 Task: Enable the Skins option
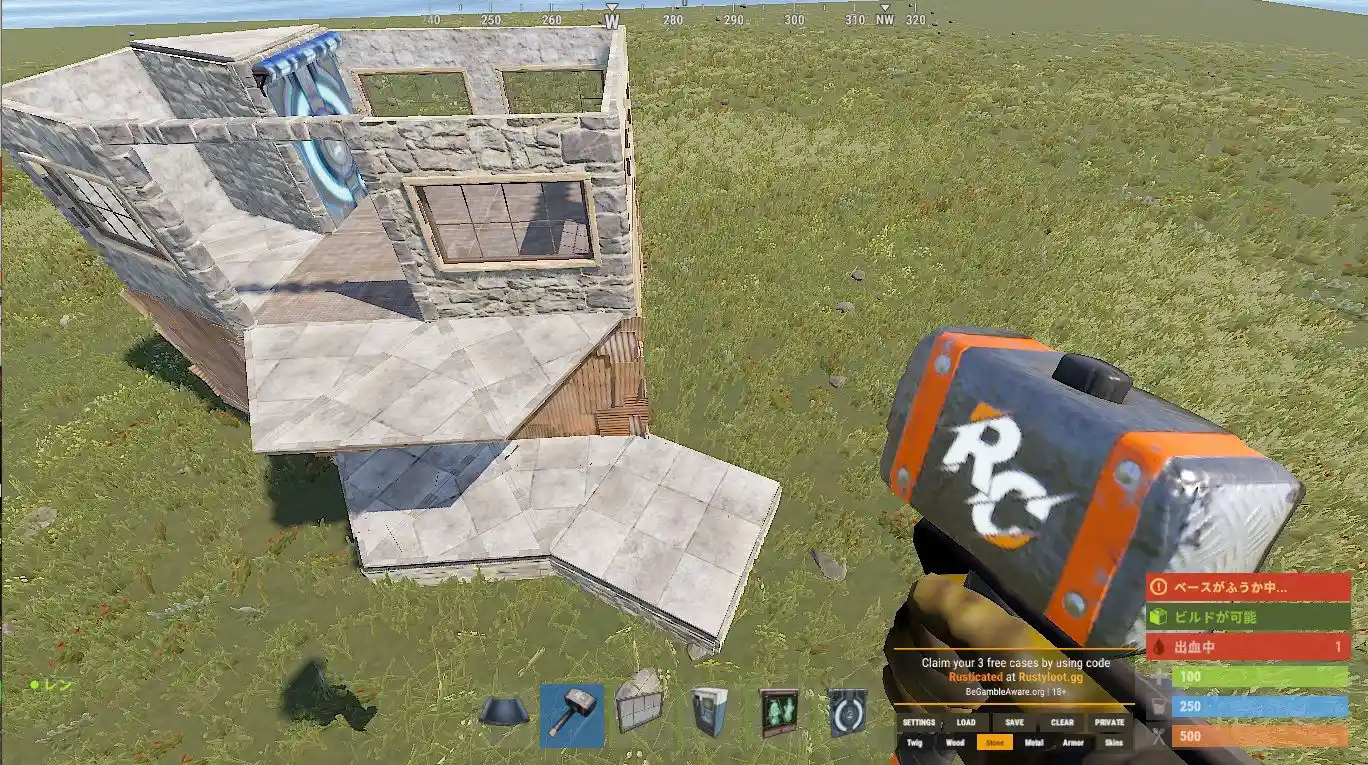pos(1115,743)
